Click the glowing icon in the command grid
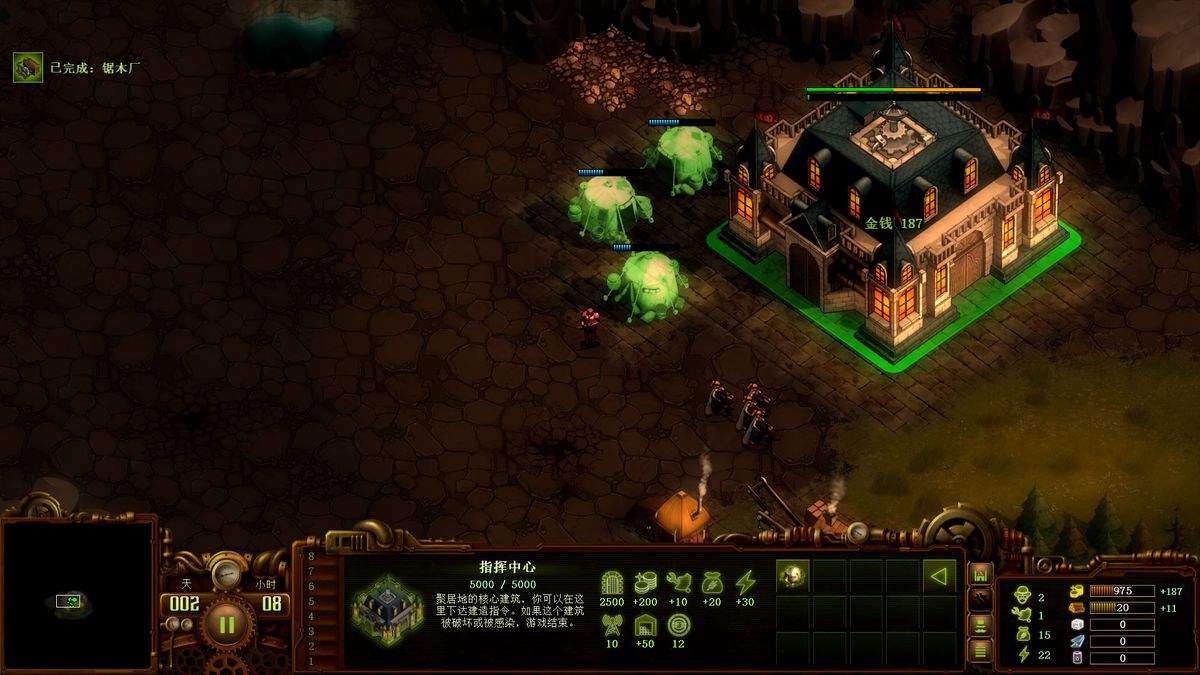The height and width of the screenshot is (675, 1200). click(793, 575)
